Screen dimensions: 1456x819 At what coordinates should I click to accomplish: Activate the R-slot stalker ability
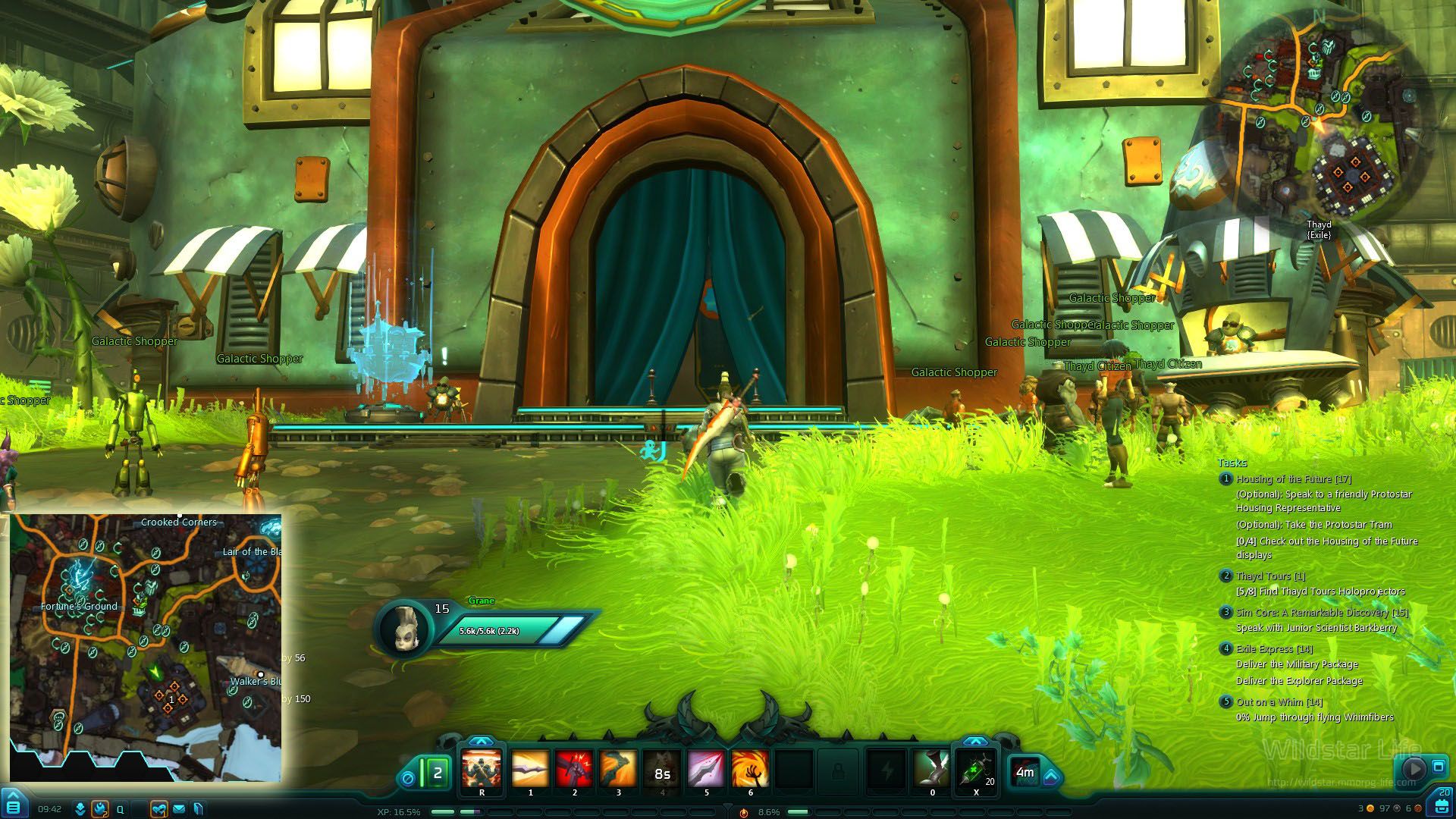(482, 770)
